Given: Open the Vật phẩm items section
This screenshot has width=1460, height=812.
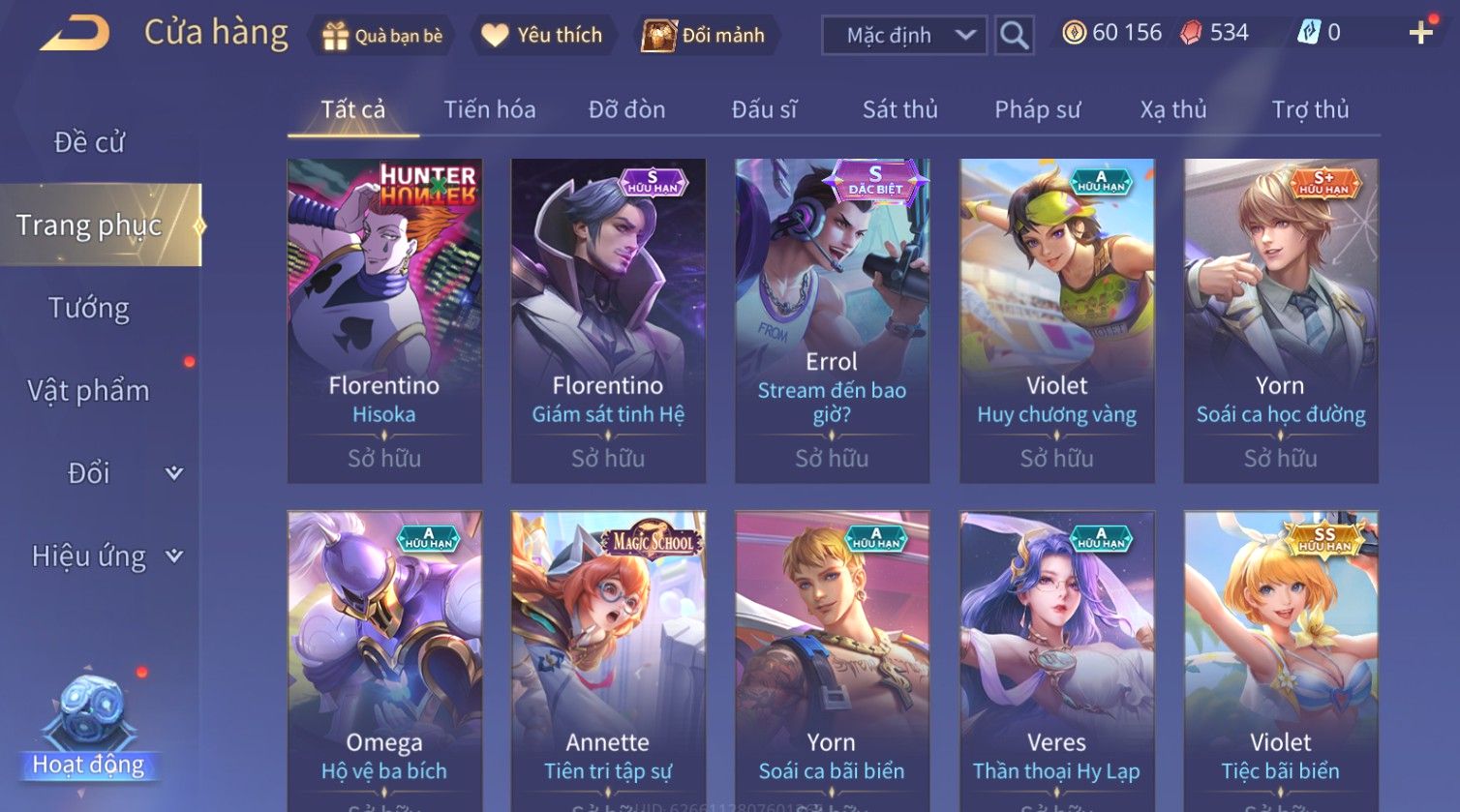Looking at the screenshot, I should pos(89,391).
